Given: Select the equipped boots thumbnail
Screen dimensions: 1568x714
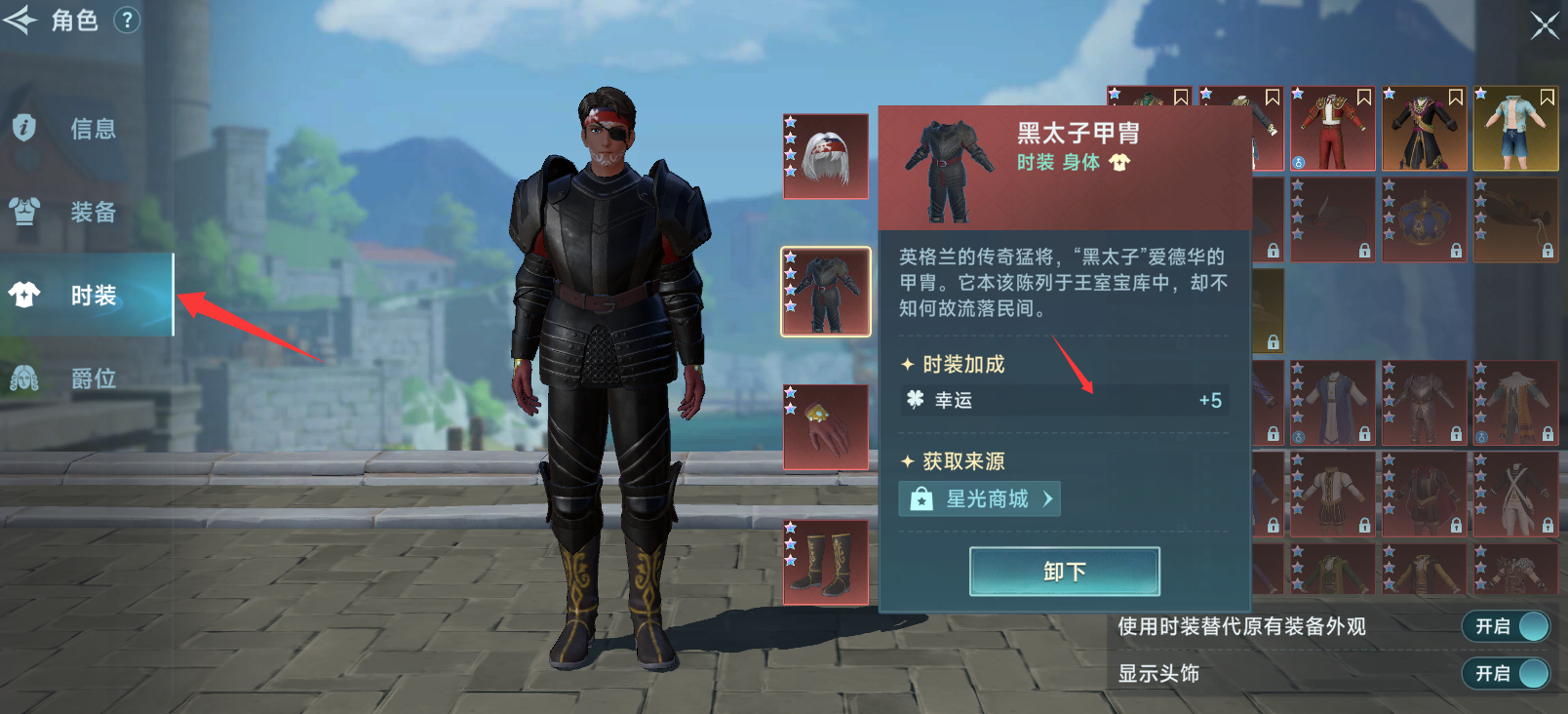Looking at the screenshot, I should (x=825, y=561).
